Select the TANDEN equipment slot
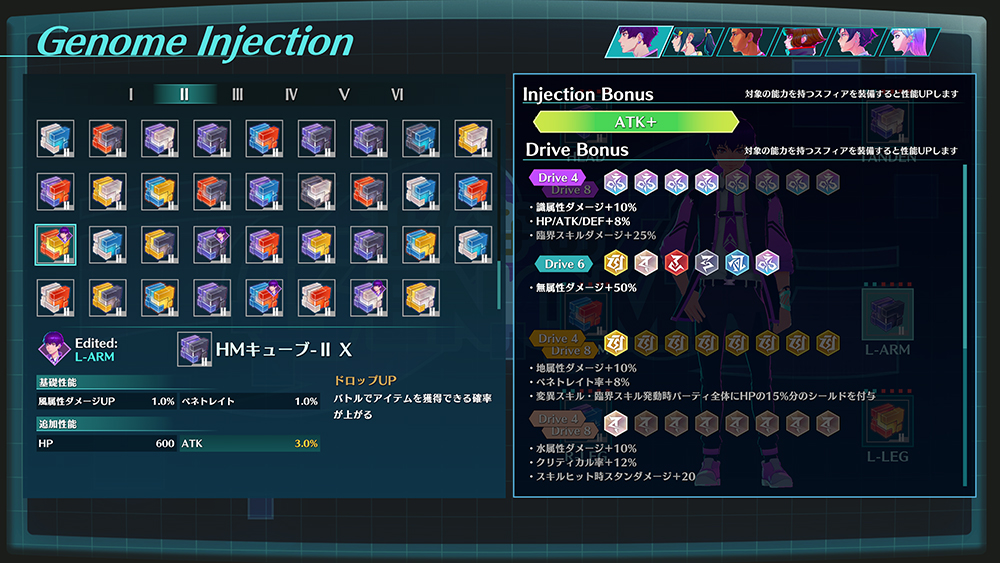The image size is (1000, 563). point(887,122)
